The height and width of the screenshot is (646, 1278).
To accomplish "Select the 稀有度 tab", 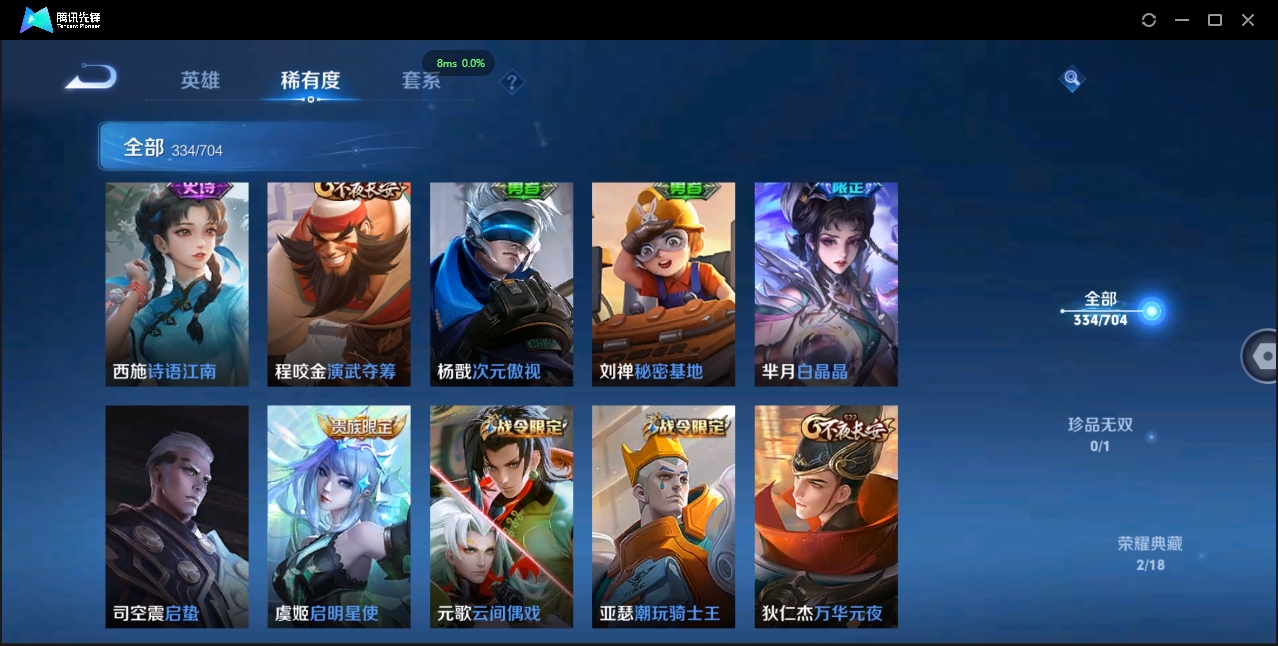I will click(x=310, y=80).
